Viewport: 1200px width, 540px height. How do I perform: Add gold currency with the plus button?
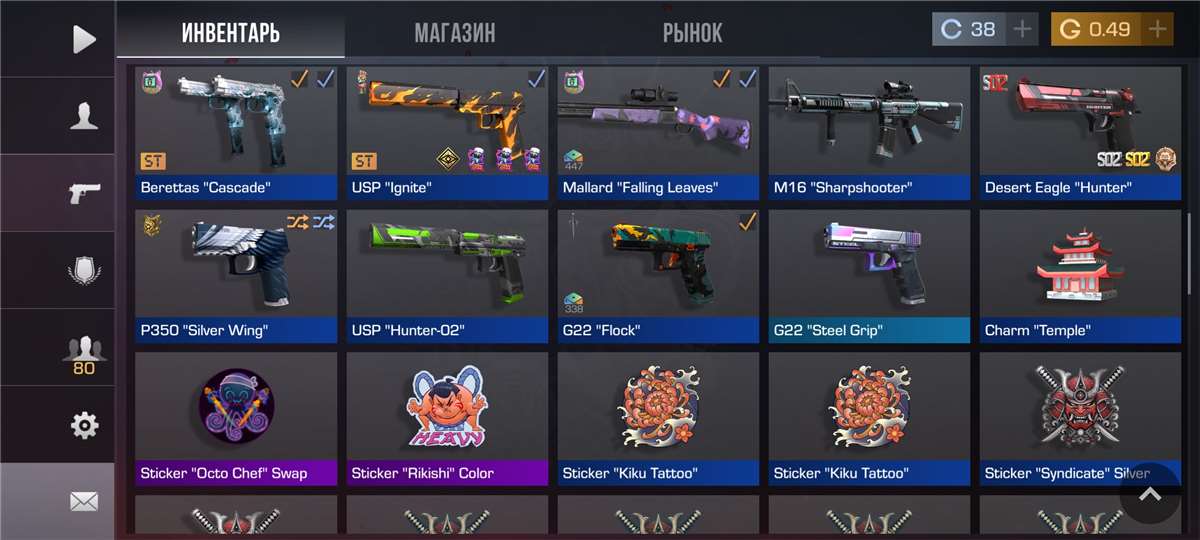click(x=1158, y=29)
